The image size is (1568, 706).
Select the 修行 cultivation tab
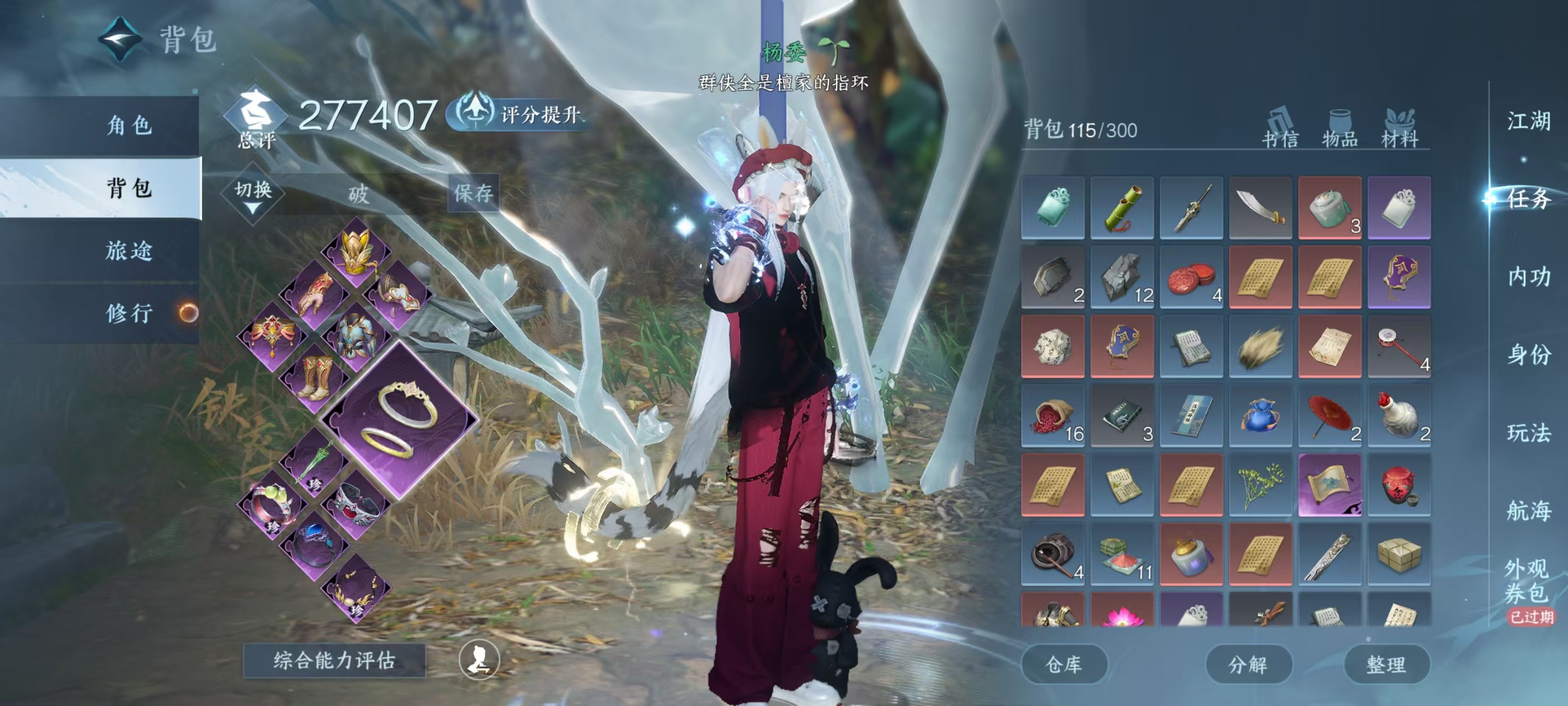click(128, 313)
